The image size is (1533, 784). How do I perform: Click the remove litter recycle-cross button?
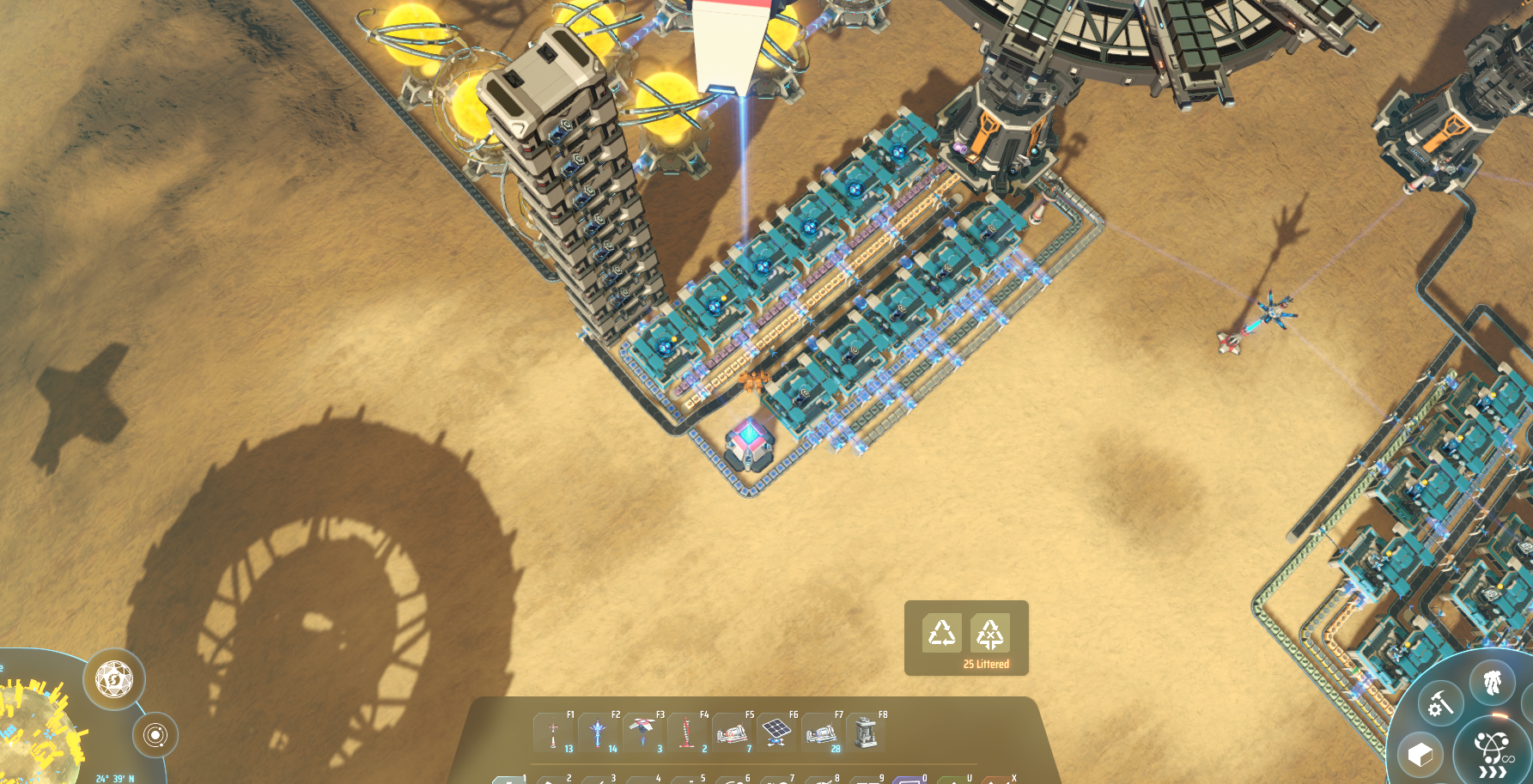(x=989, y=634)
